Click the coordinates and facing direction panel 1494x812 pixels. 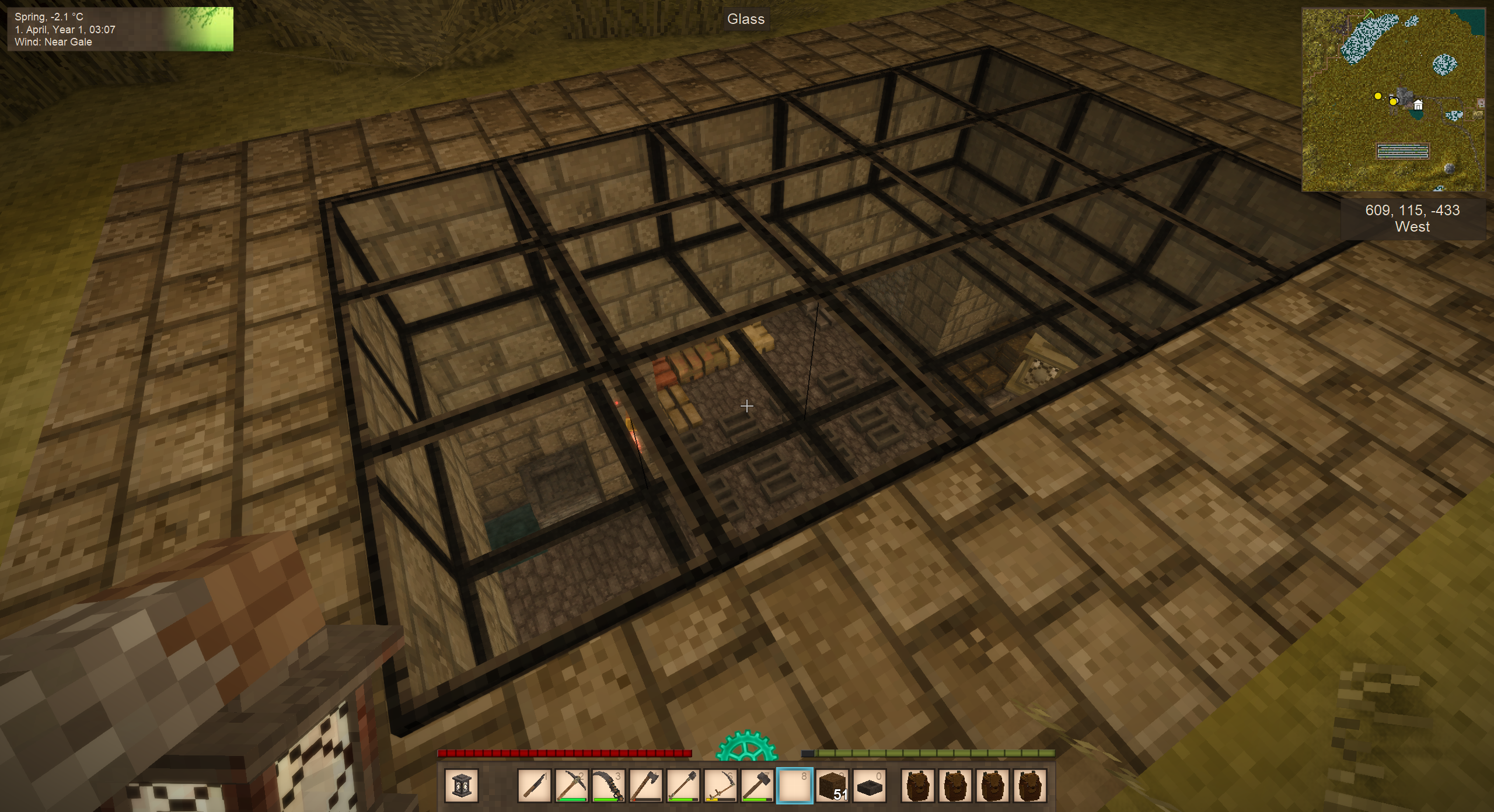1412,219
